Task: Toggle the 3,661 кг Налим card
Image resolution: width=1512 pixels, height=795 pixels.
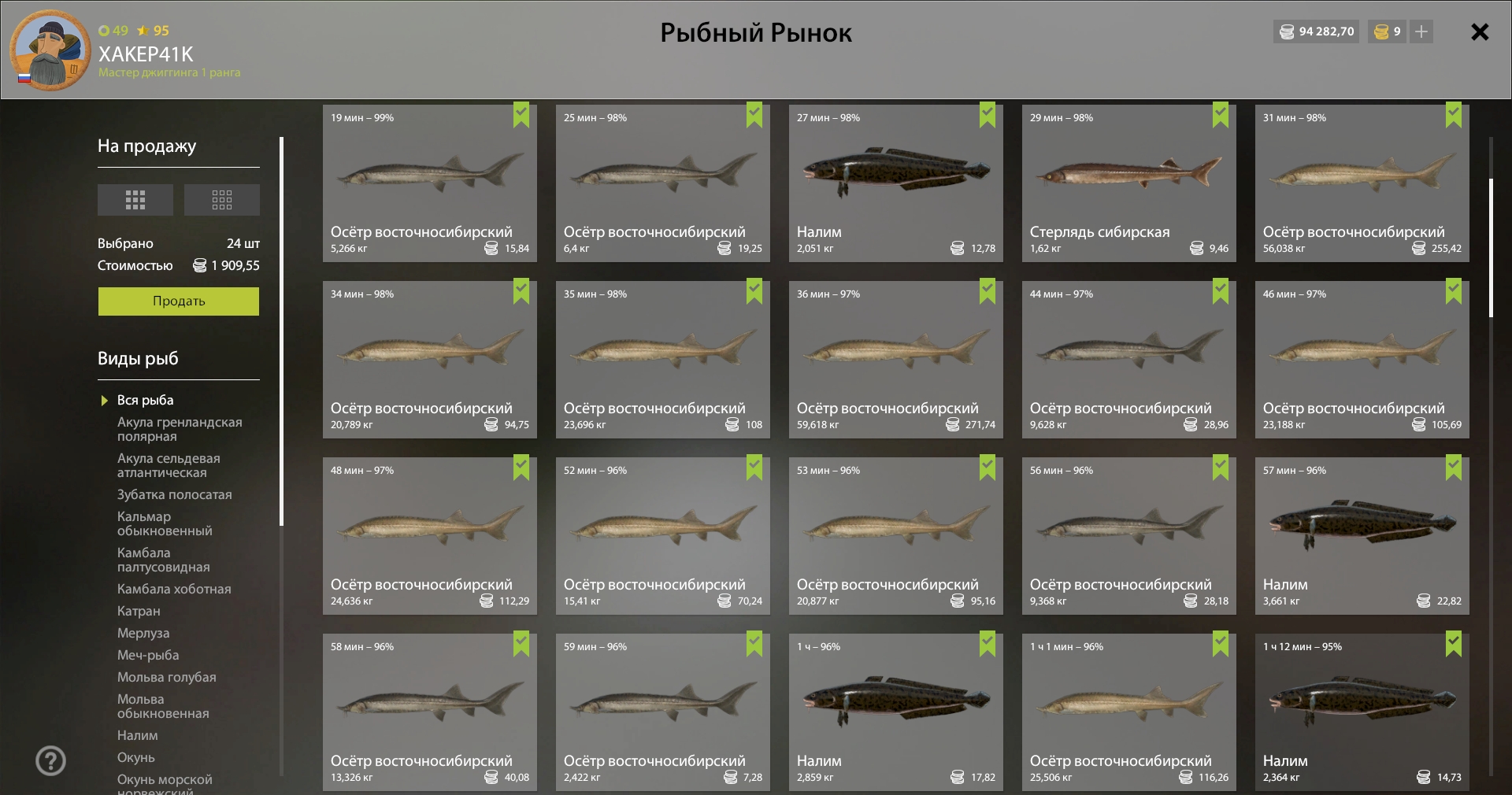Action: (x=1362, y=536)
